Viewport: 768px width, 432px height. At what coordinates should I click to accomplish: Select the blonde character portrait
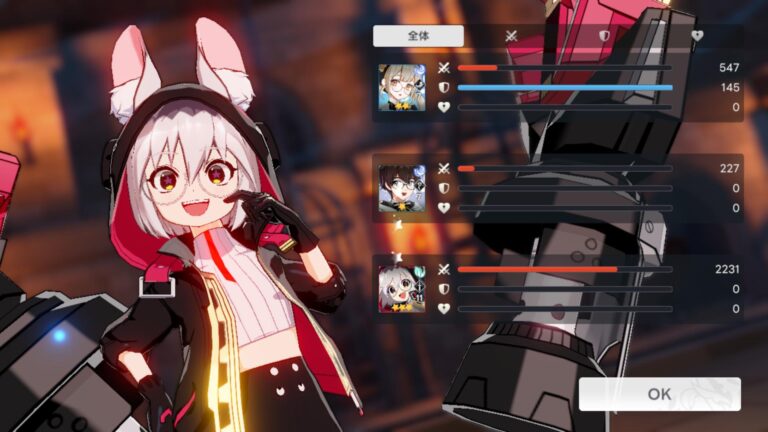click(401, 87)
